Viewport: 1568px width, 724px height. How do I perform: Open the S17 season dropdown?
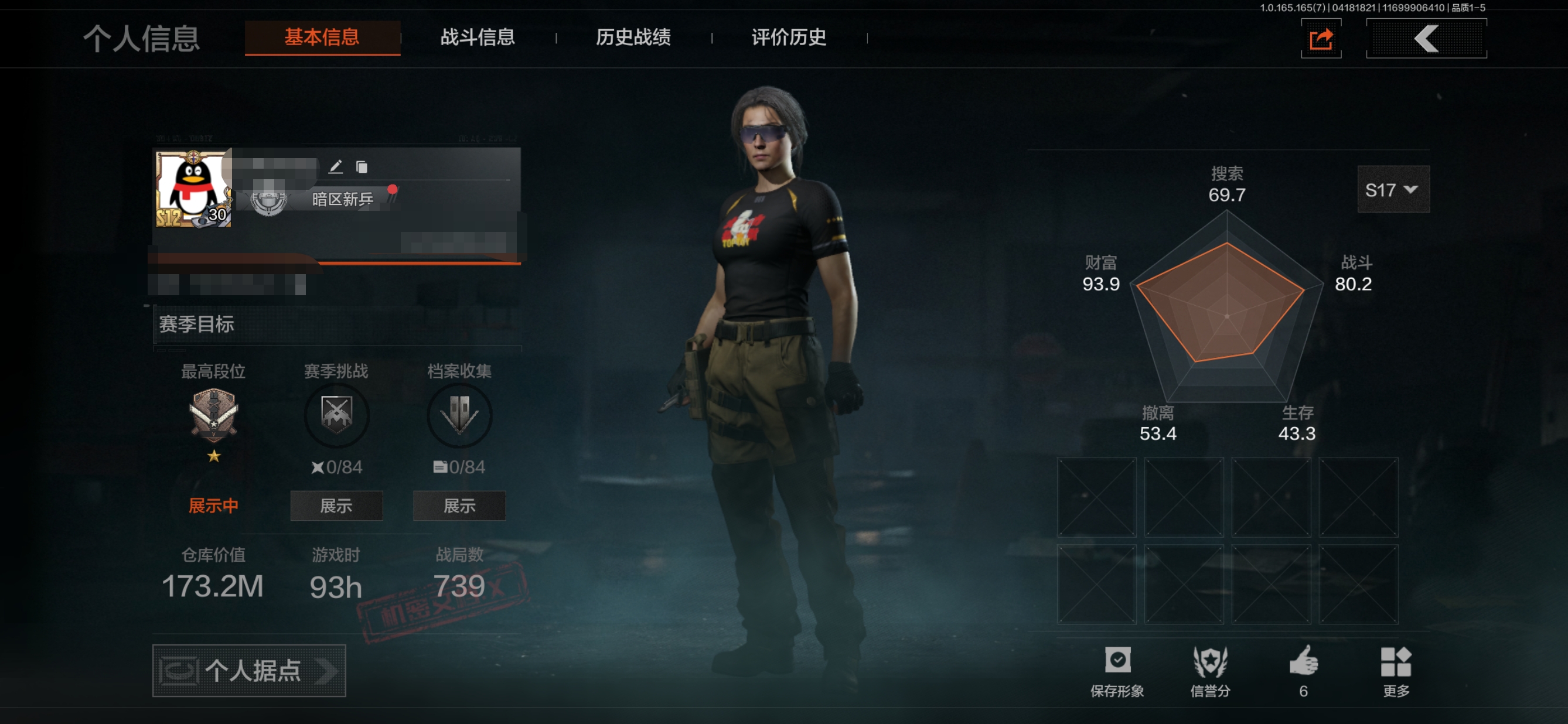(1393, 190)
